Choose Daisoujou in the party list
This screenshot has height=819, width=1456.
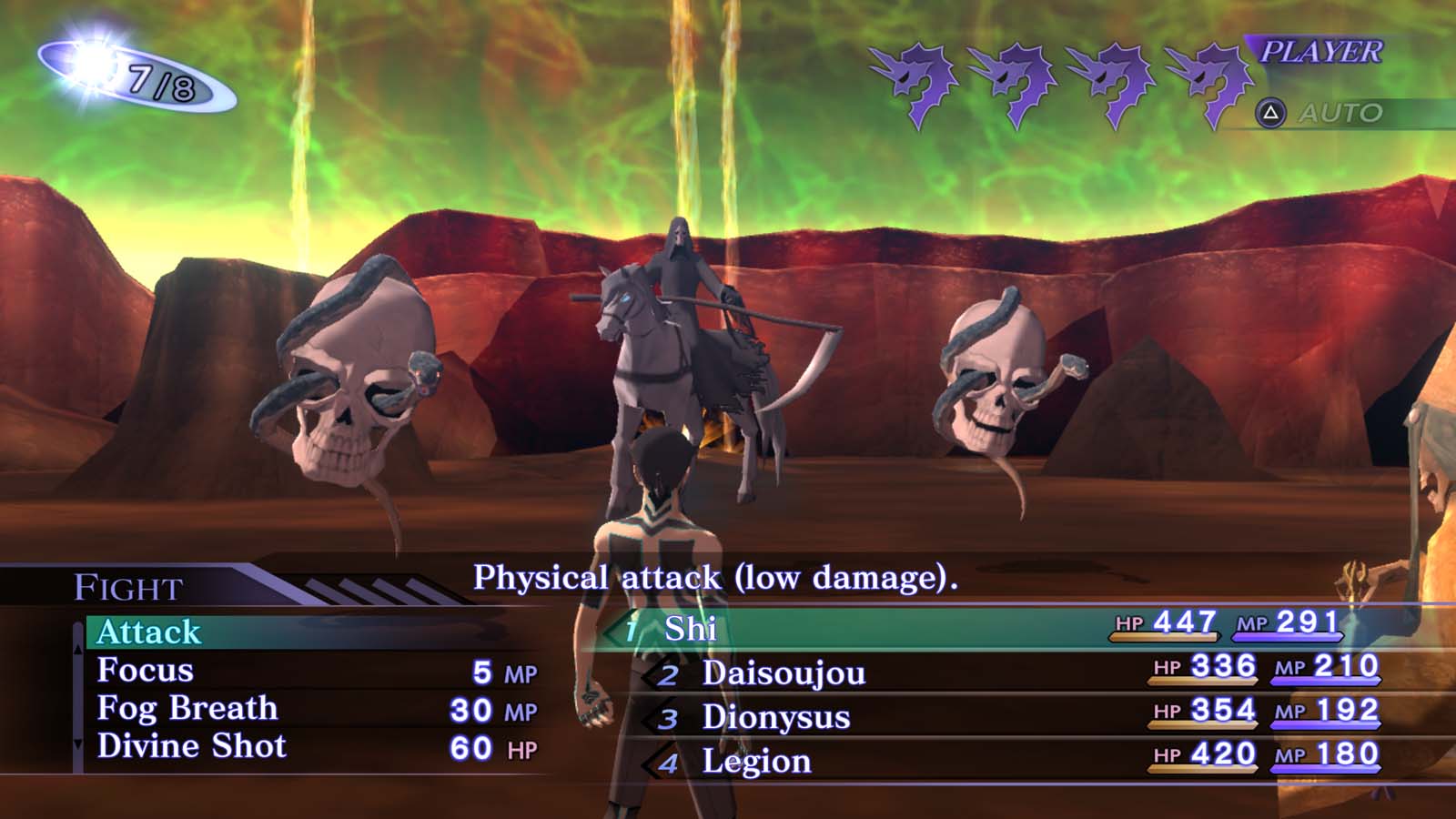pyautogui.click(x=784, y=673)
